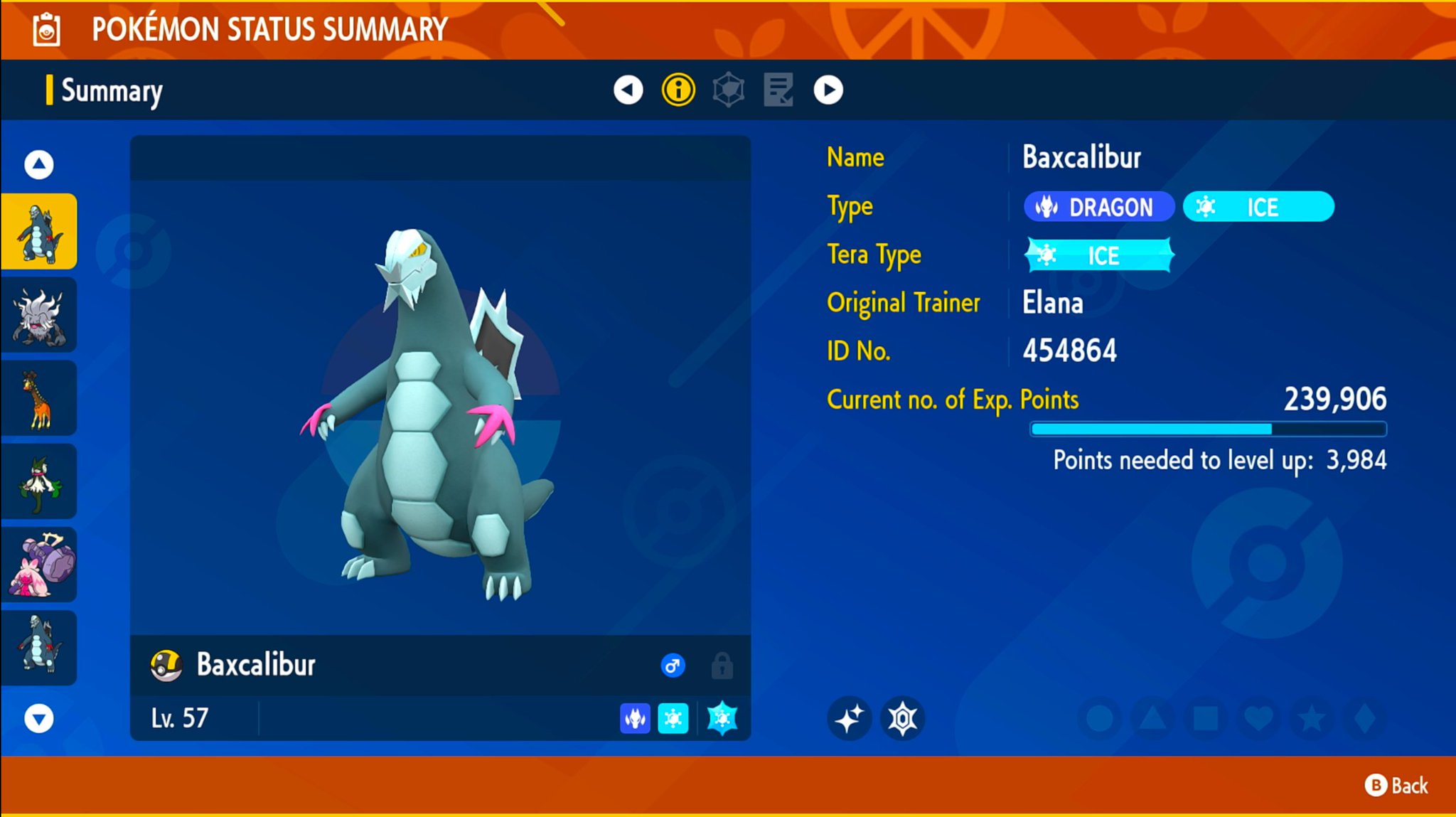Click the ICE Tera Type banner
This screenshot has width=1456, height=817.
pyautogui.click(x=1098, y=255)
